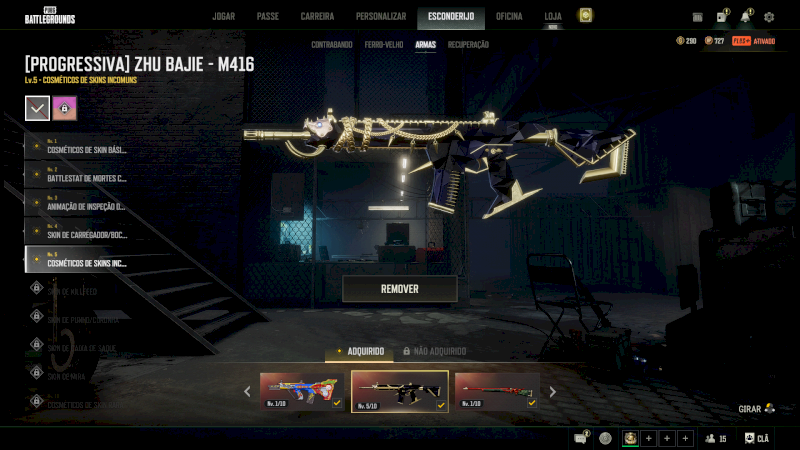Viewport: 800px width, 450px height.
Task: Open the Oficina tab
Action: (509, 17)
